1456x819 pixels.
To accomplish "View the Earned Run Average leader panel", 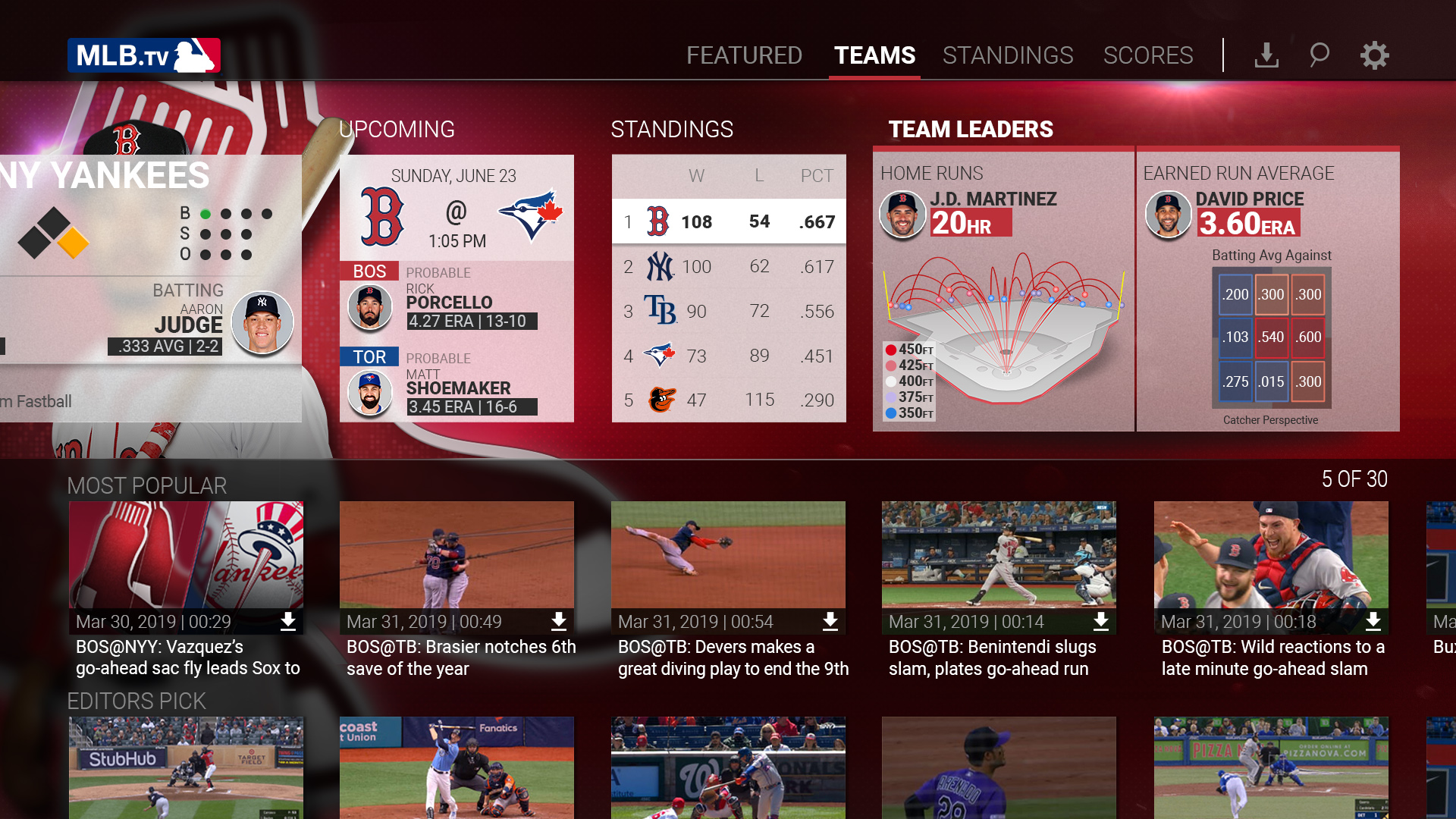I will (x=1268, y=288).
